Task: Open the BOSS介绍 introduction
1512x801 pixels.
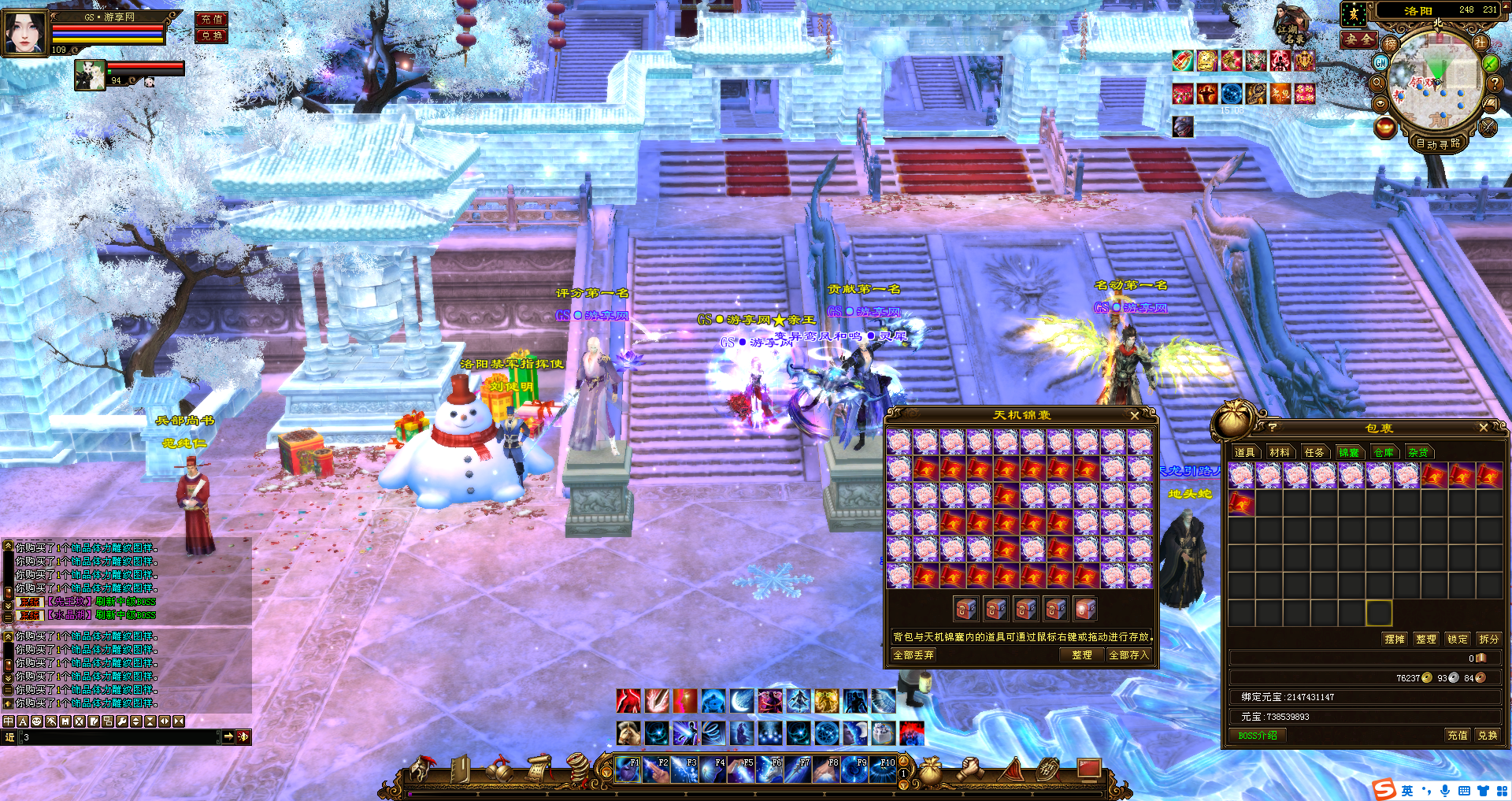Action: click(x=1258, y=736)
